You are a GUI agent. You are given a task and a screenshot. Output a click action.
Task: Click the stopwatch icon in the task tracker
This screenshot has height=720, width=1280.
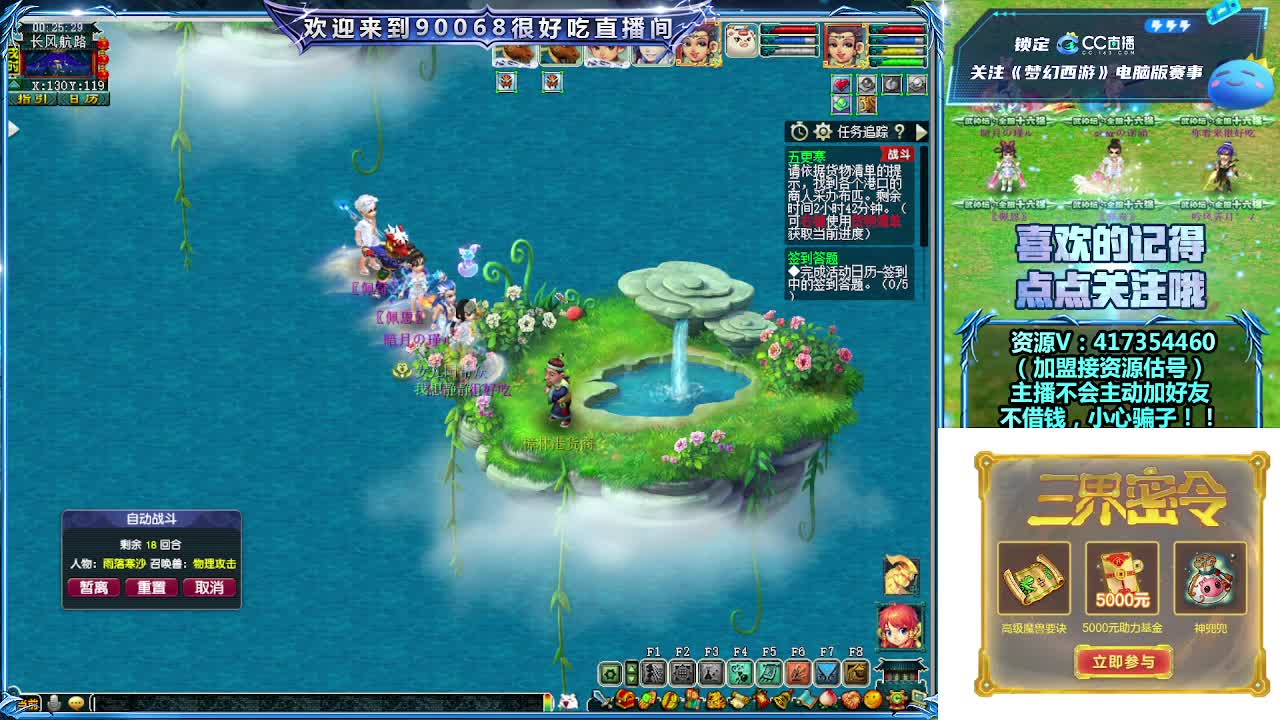799,131
